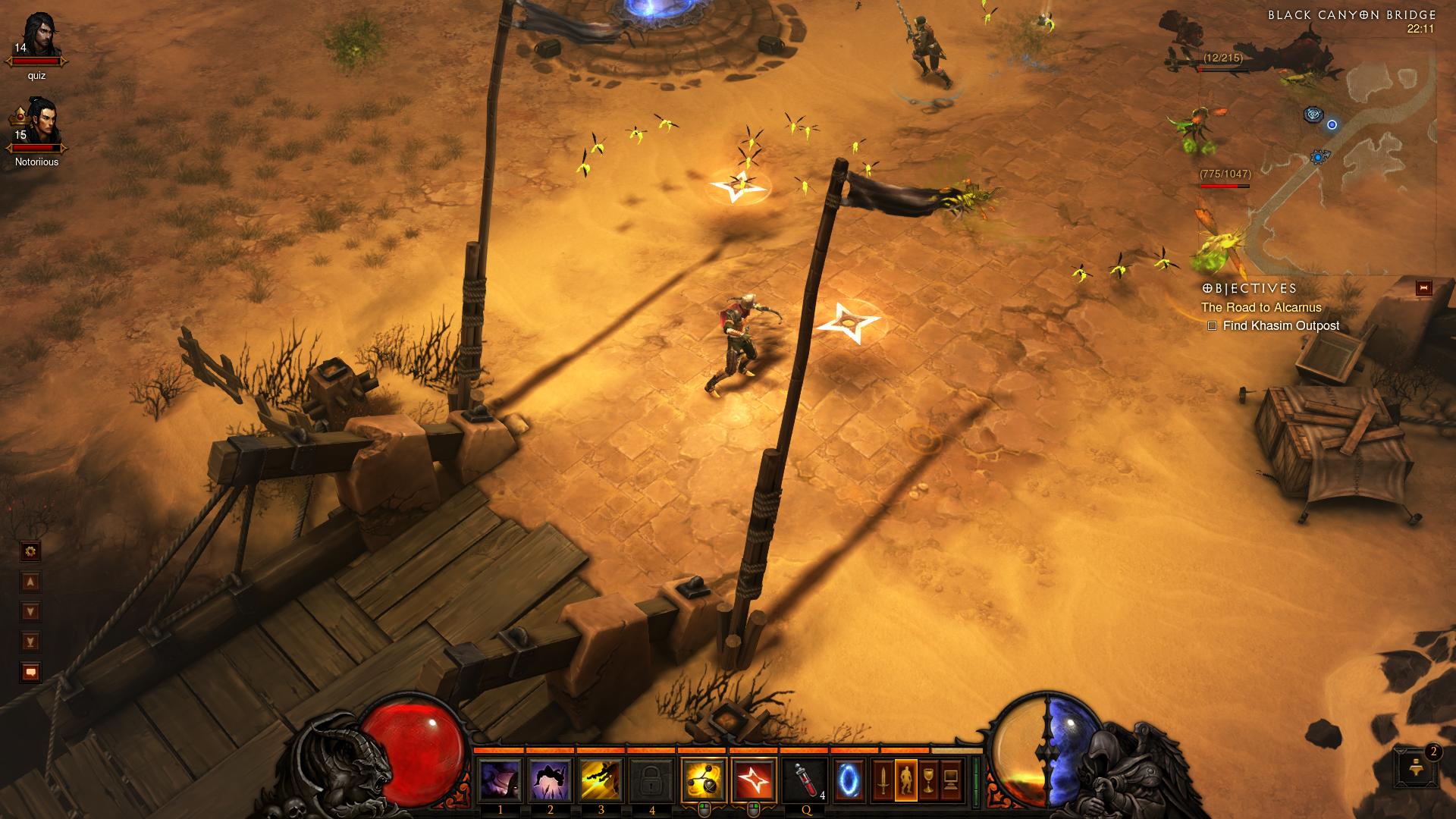Collapse the Objectives tracker
The height and width of the screenshot is (819, 1456).
pyautogui.click(x=1423, y=288)
